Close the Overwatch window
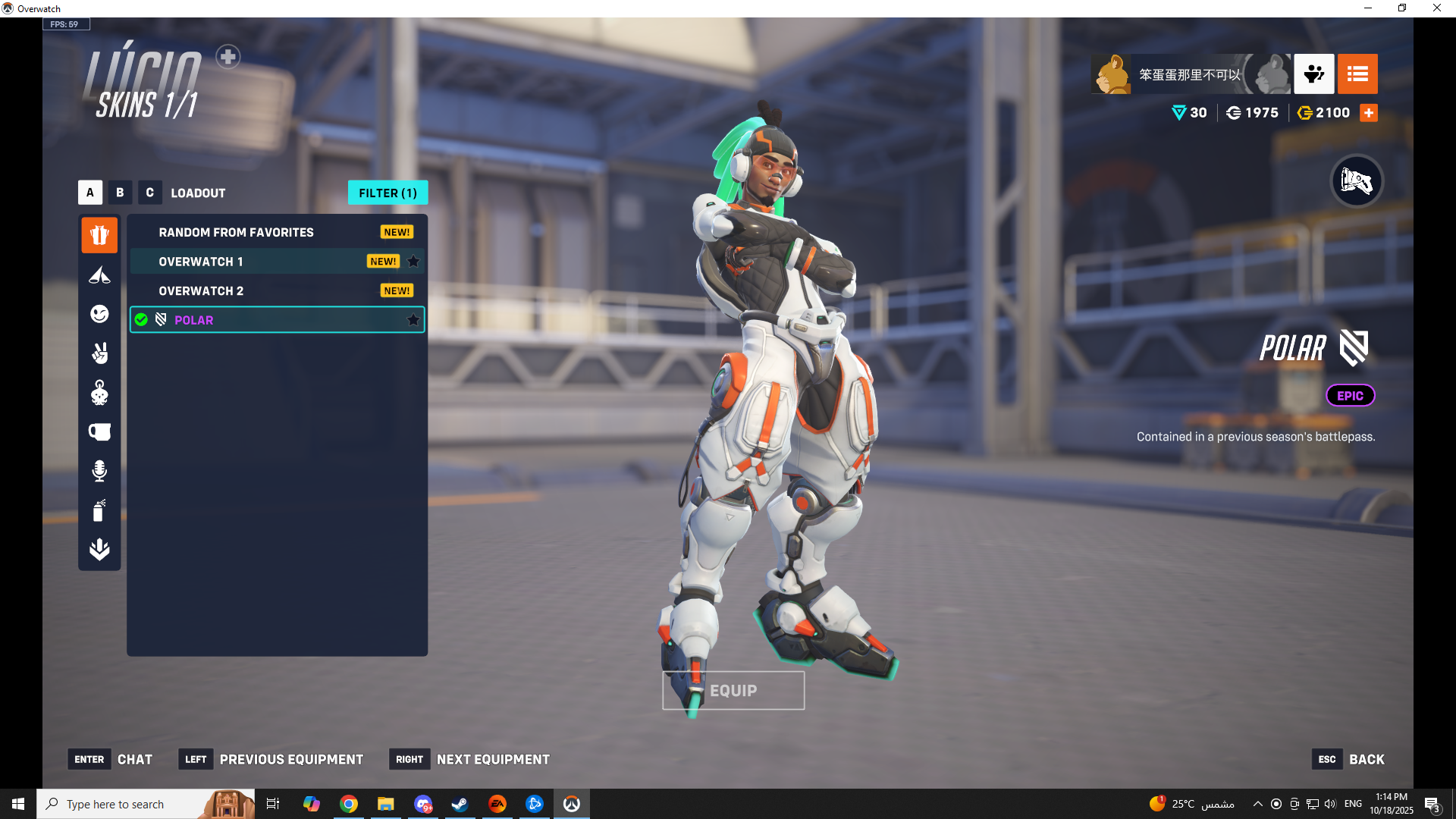The image size is (1456, 819). click(x=1436, y=8)
